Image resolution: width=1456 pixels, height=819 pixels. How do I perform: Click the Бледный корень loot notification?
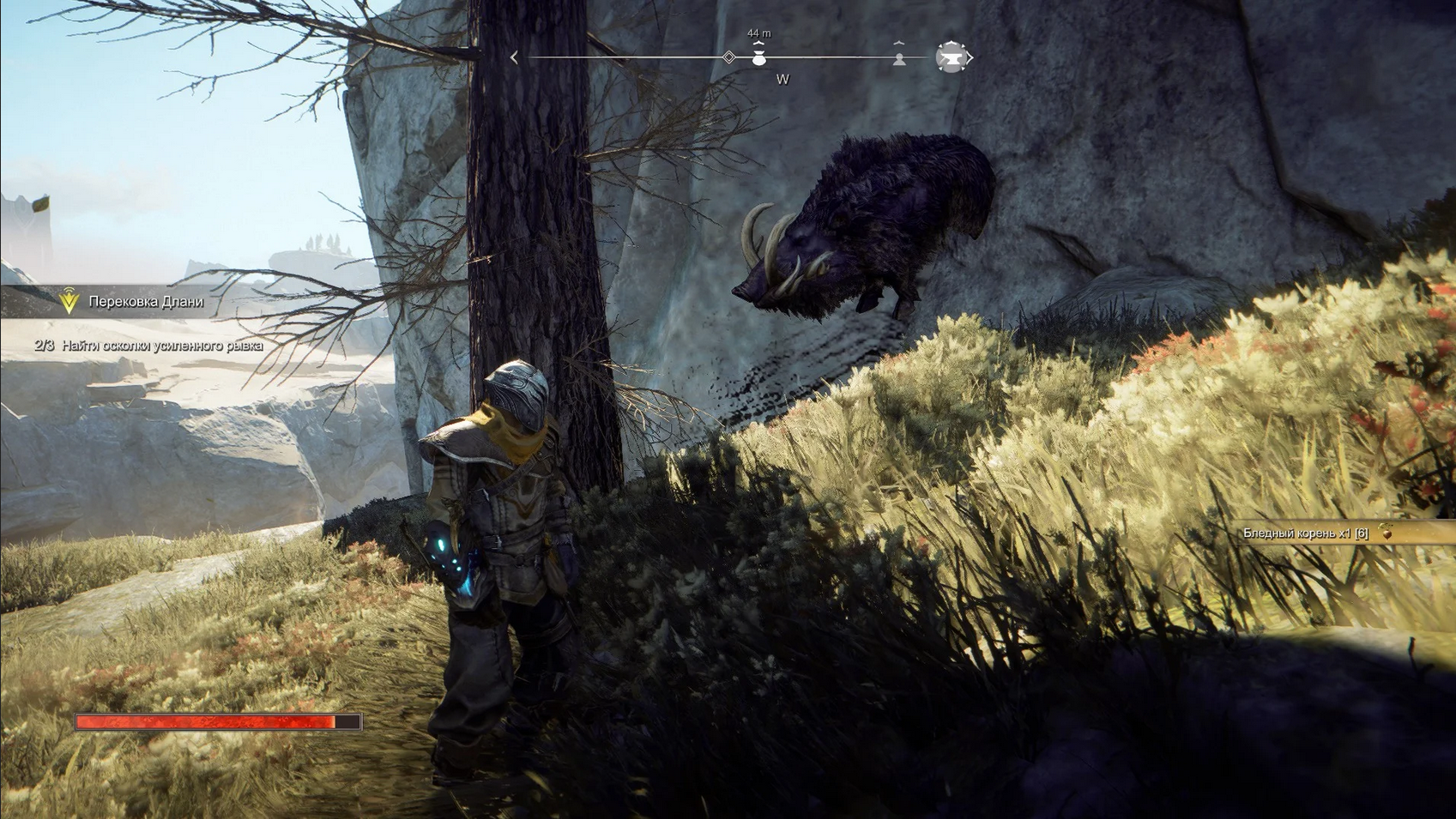[x=1313, y=533]
